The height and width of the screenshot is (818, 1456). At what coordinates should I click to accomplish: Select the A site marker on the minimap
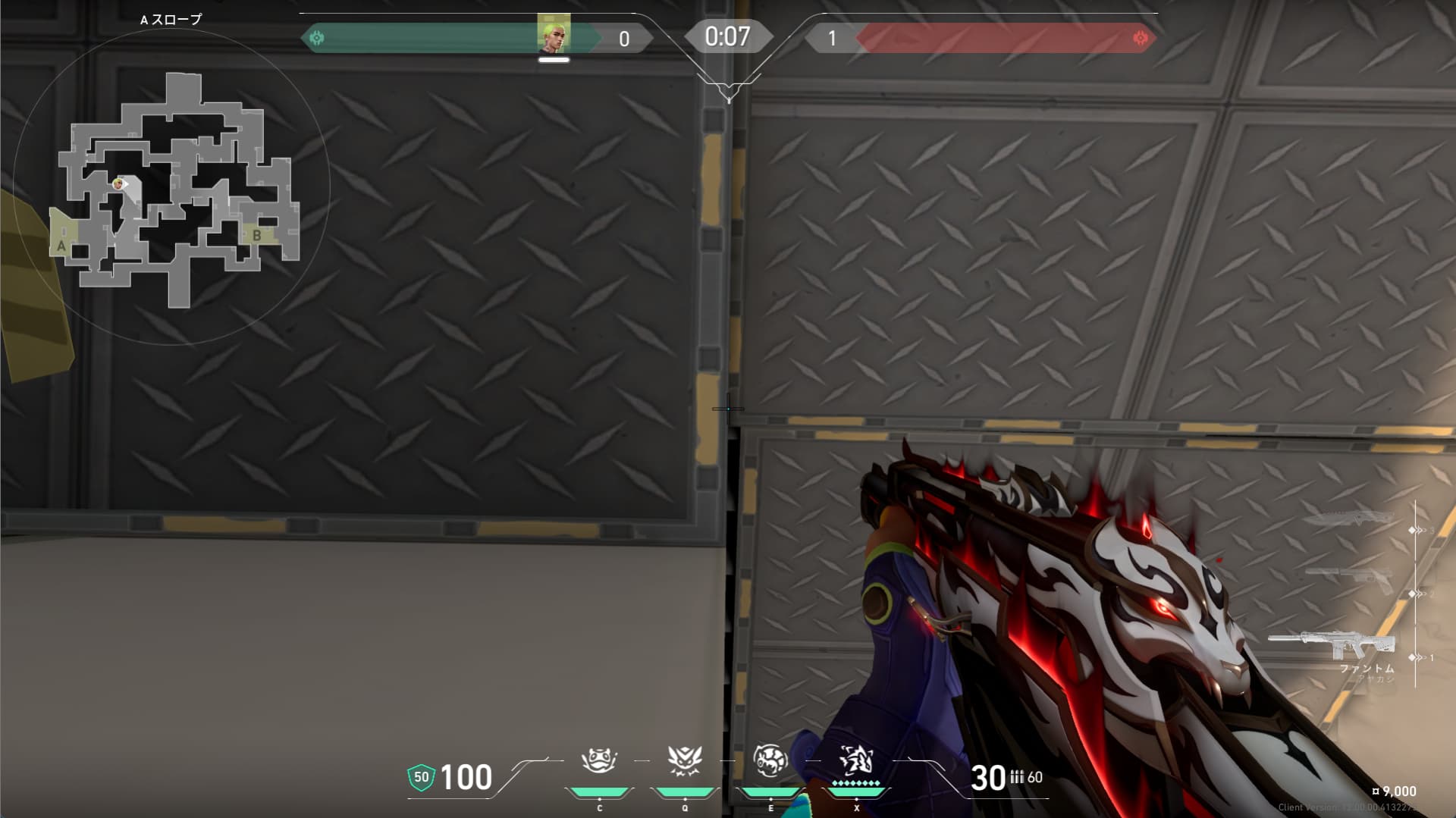click(61, 246)
